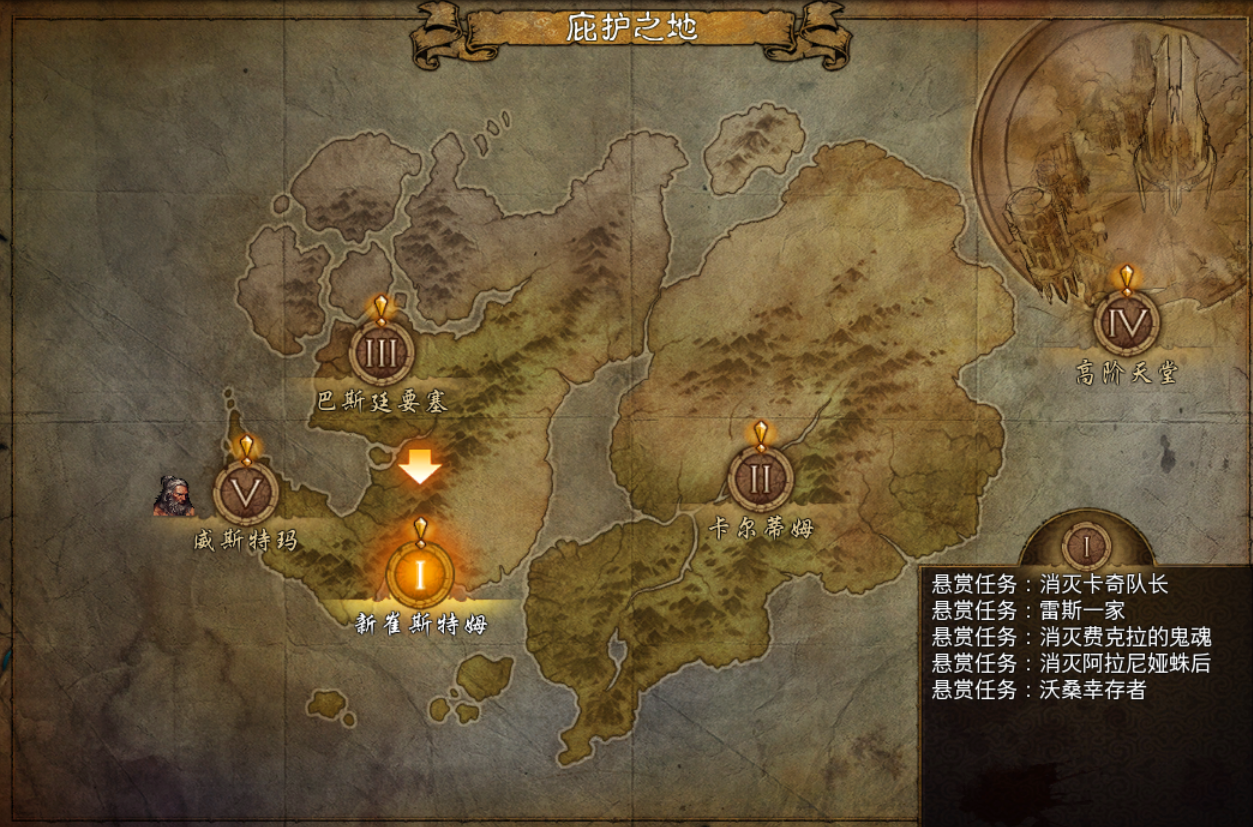Pick the bounty 沃桑幸存者 entry
This screenshot has height=827, width=1253.
point(1039,689)
